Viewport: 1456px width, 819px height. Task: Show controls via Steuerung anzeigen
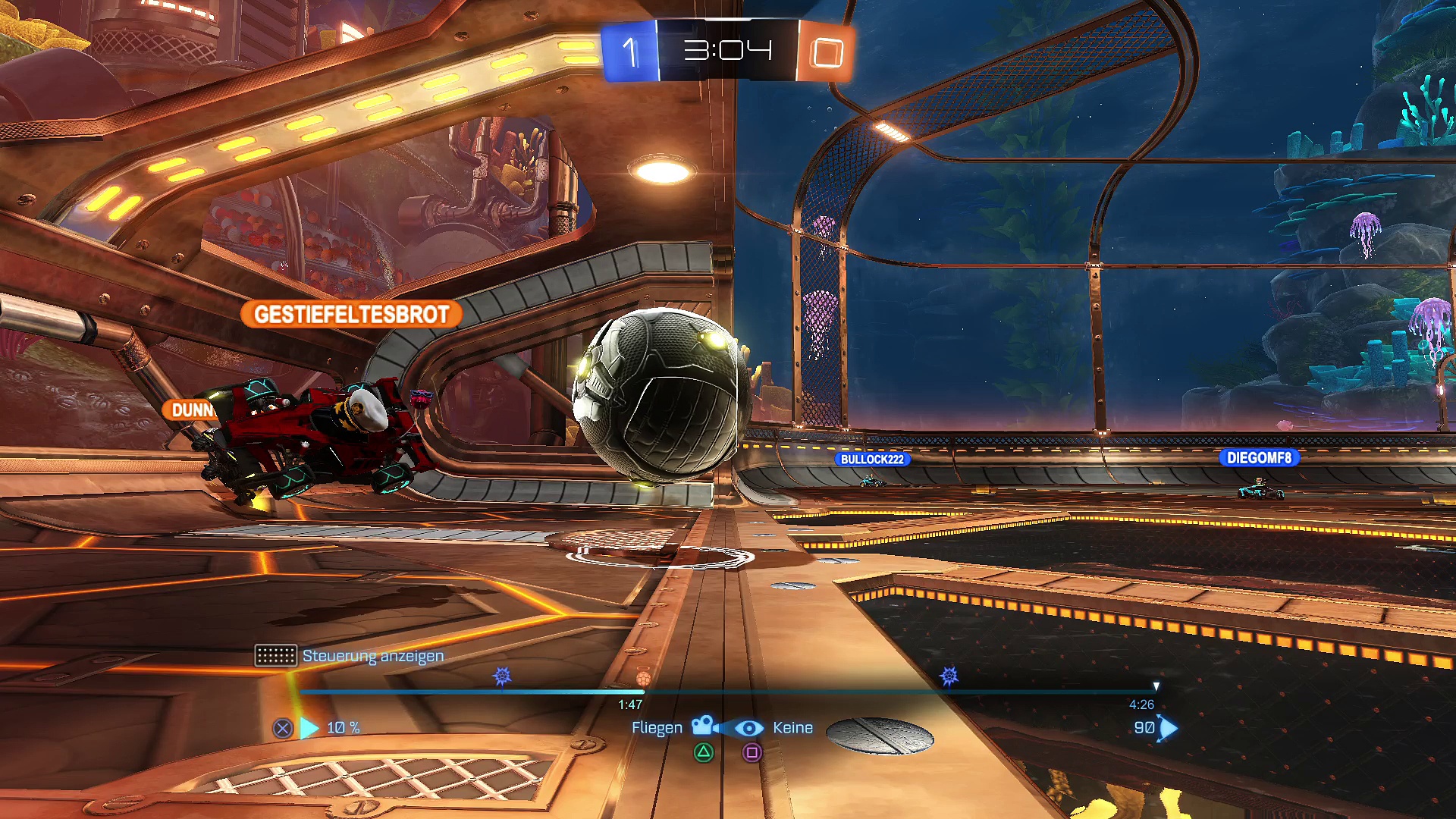click(372, 656)
